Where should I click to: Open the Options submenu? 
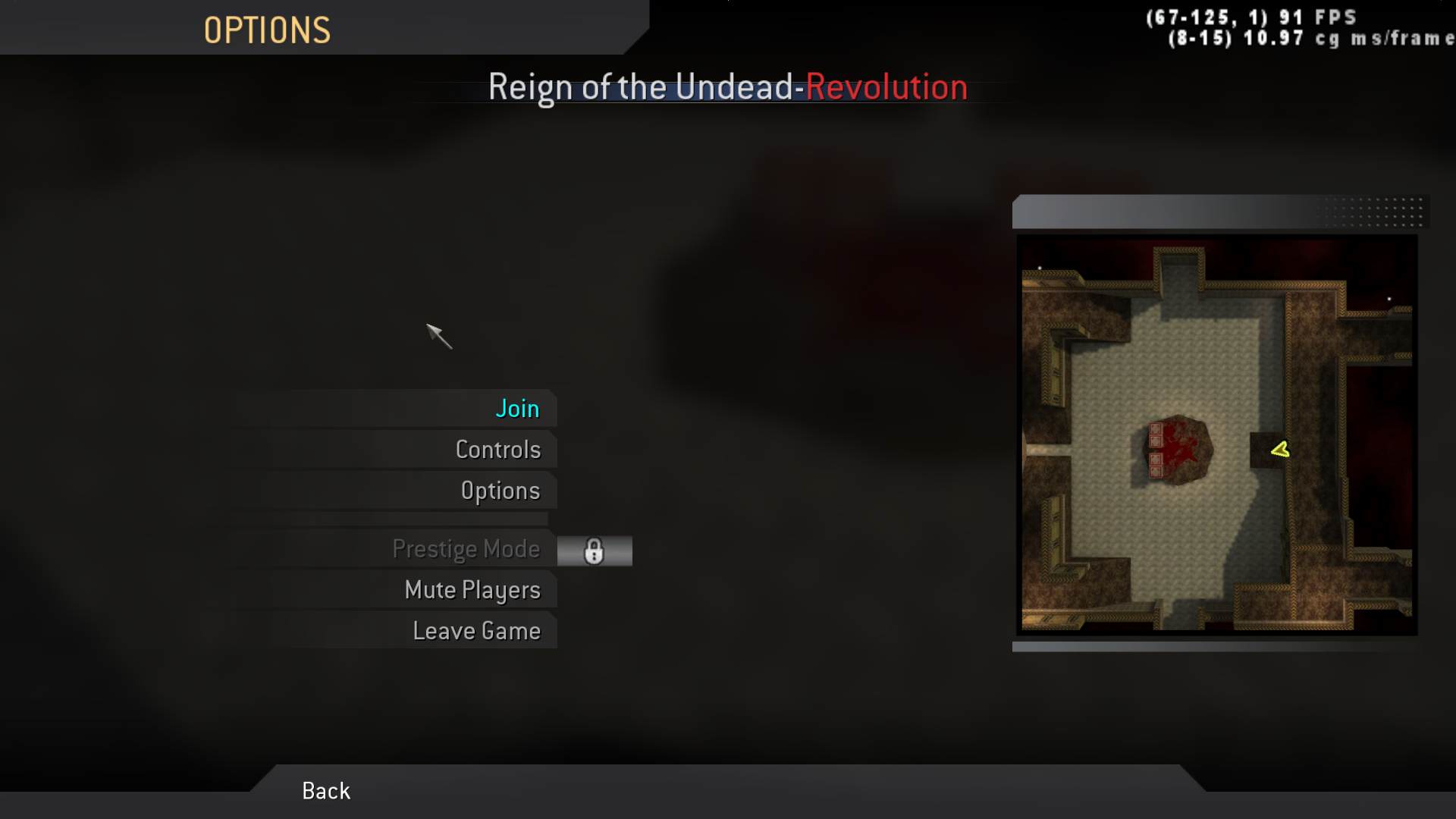[501, 490]
